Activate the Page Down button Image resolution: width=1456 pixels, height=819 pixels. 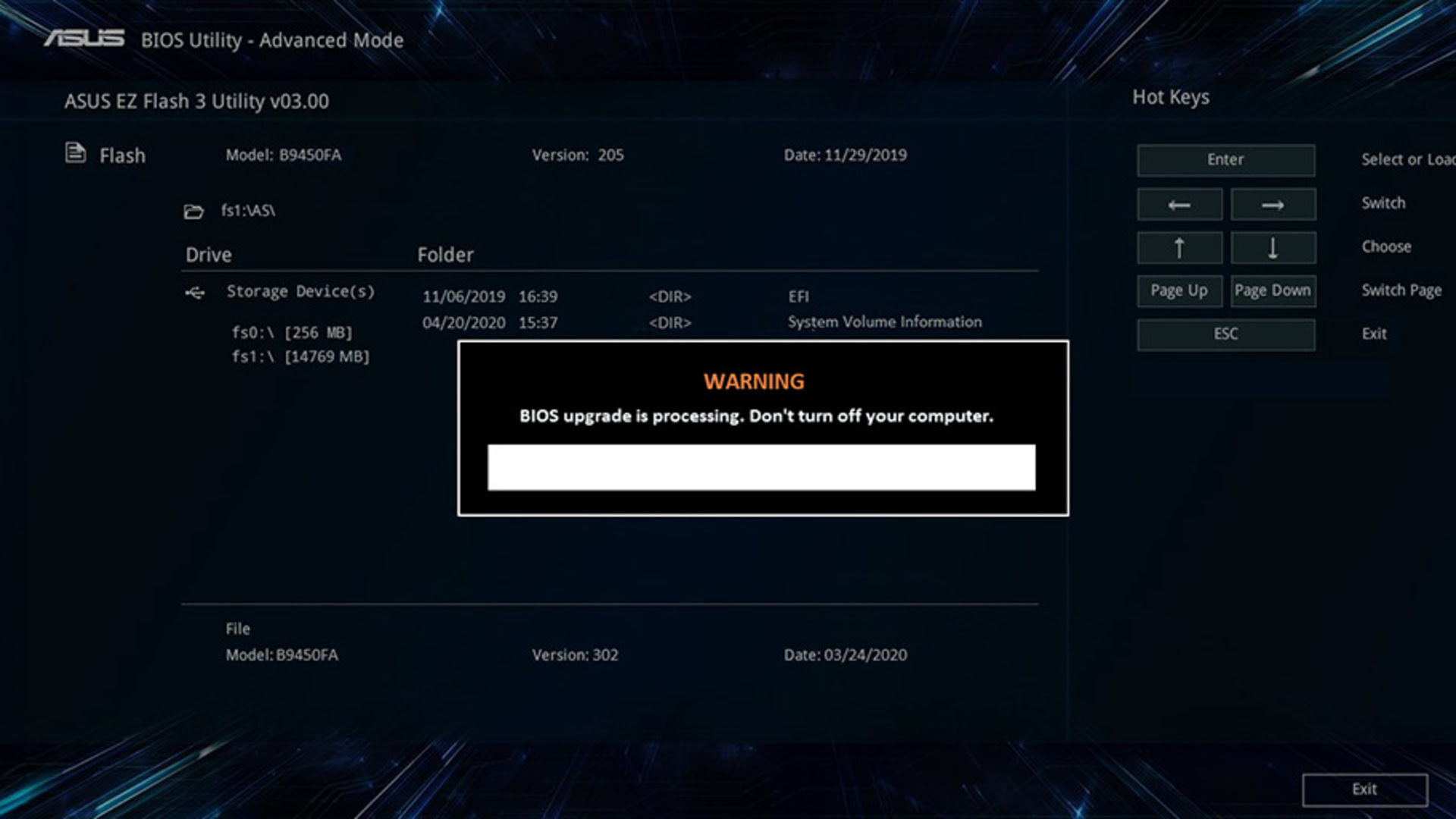(x=1272, y=291)
